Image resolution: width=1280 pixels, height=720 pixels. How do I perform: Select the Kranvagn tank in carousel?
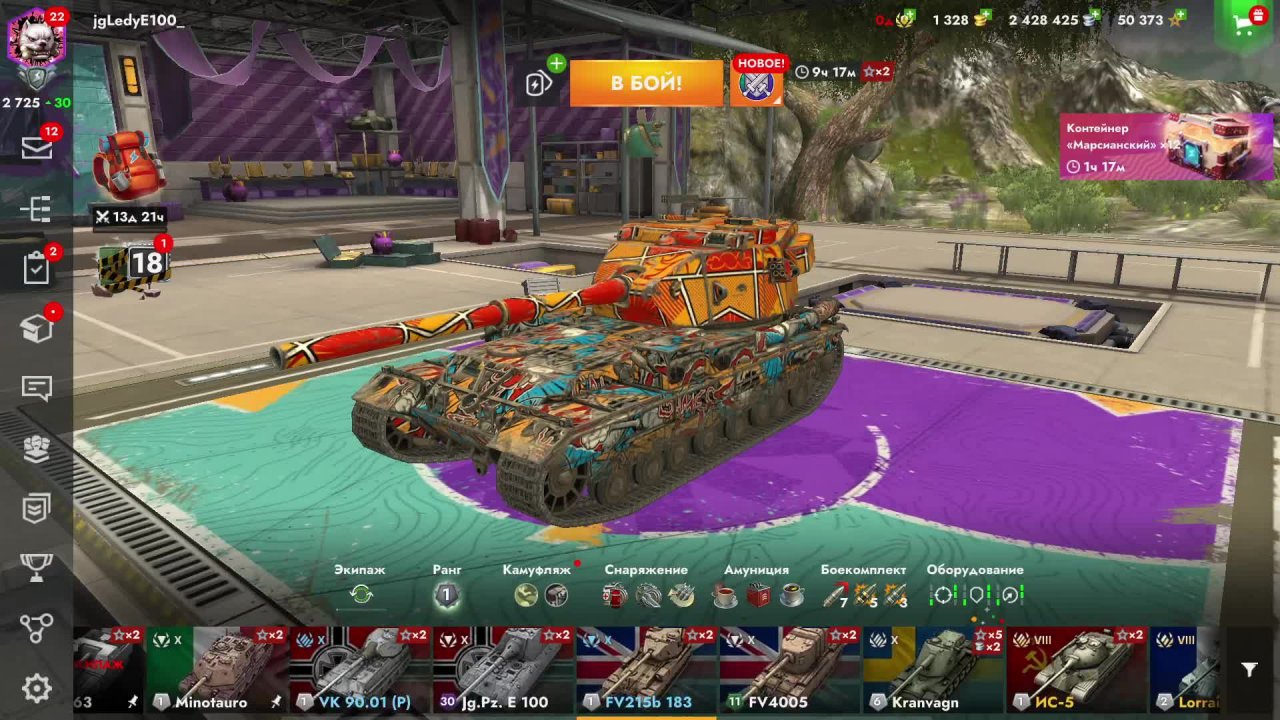coord(933,669)
